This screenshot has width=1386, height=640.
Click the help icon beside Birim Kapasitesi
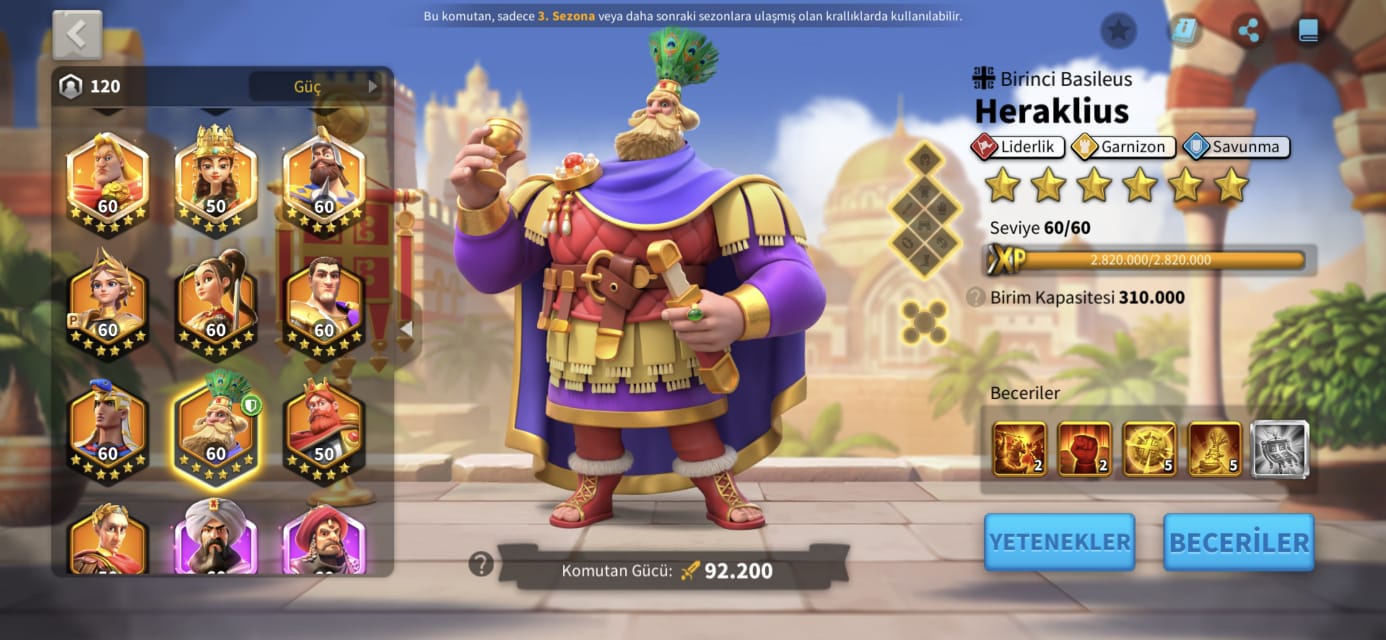click(975, 297)
